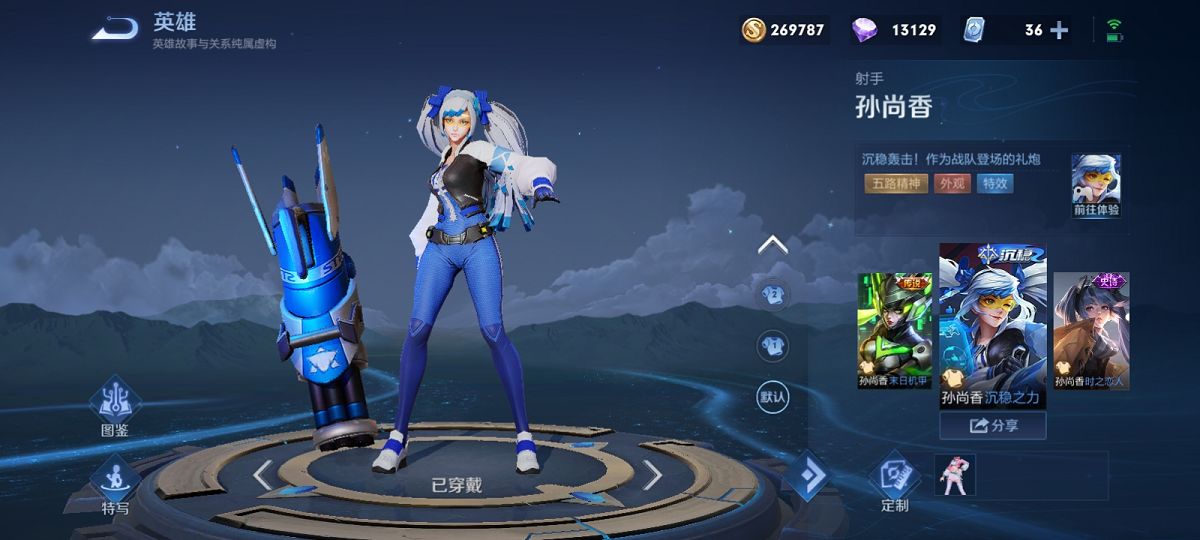Tap the 前往体验 portrait
This screenshot has height=540, width=1200.
point(1096,186)
